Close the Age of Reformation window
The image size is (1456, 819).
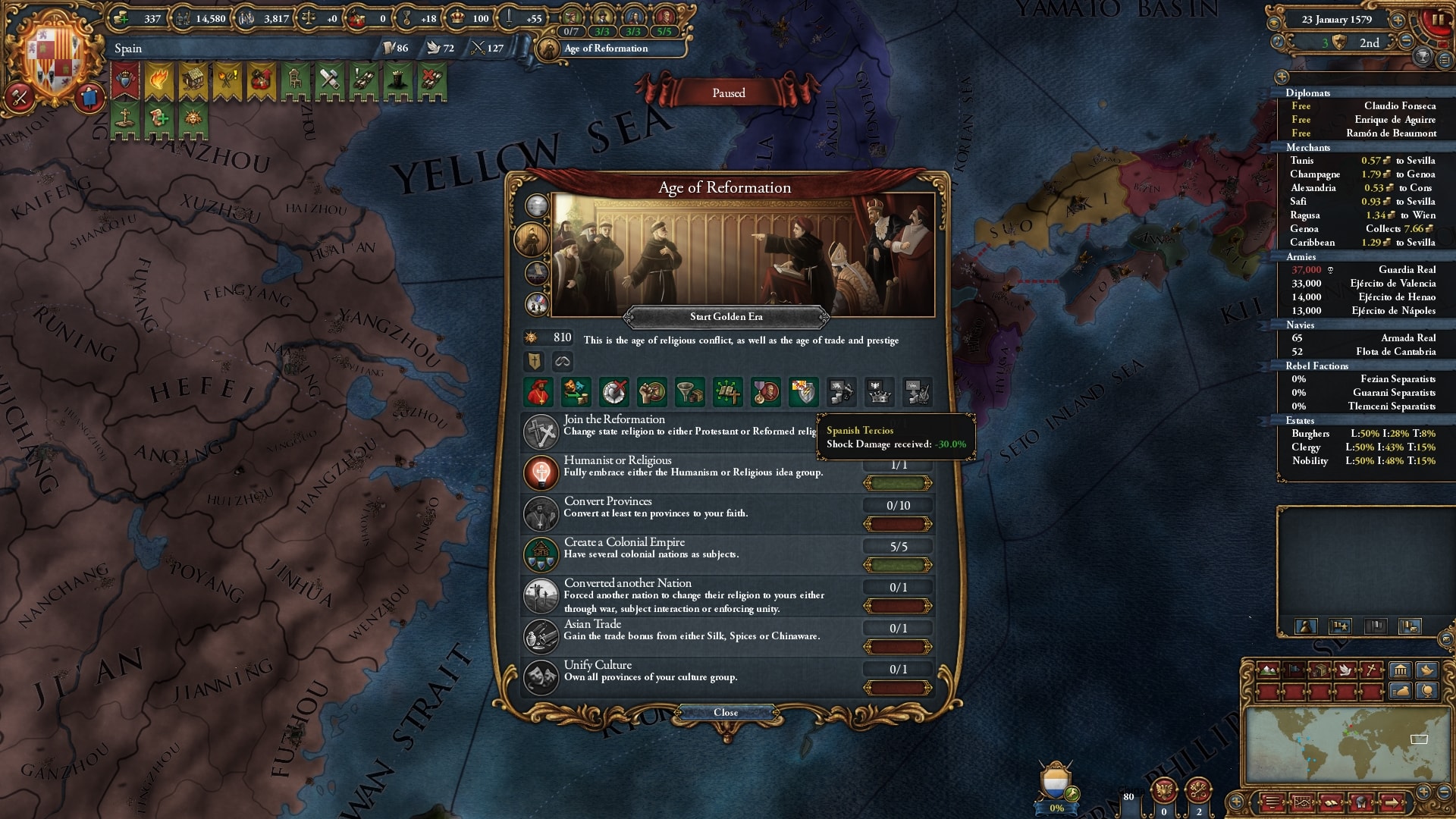point(726,712)
